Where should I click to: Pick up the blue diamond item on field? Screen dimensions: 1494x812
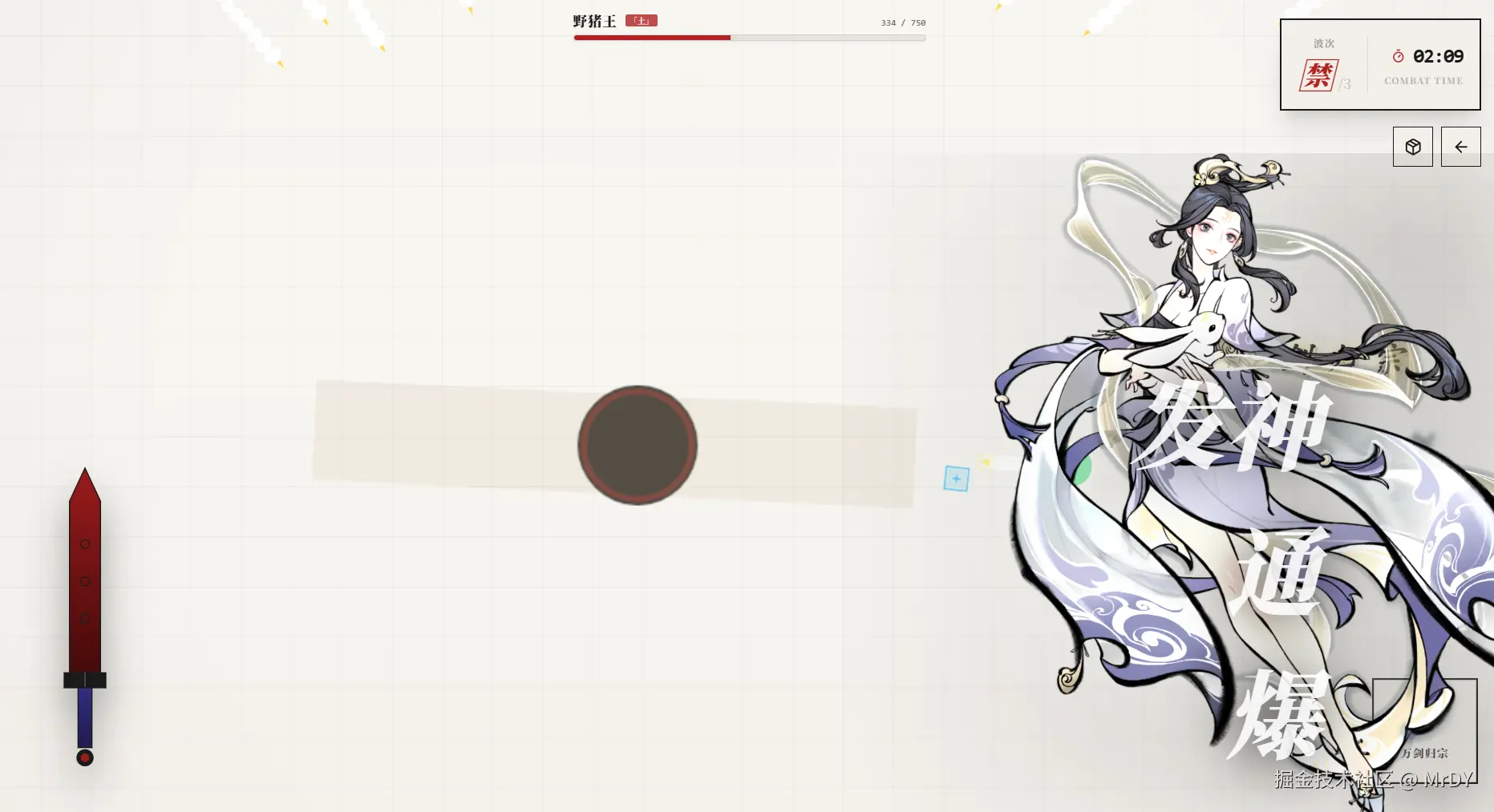tap(956, 478)
